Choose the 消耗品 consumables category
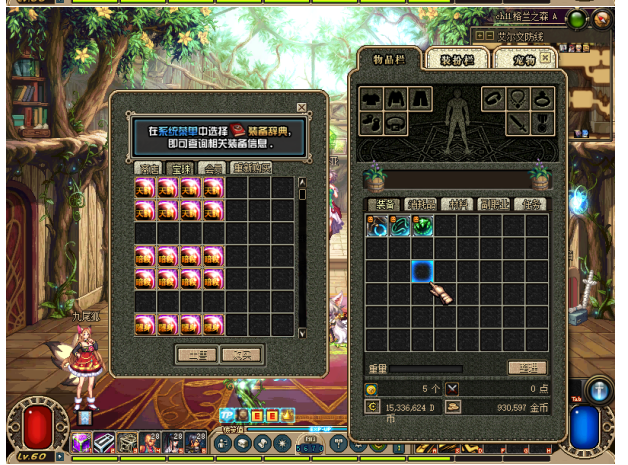 coord(421,204)
